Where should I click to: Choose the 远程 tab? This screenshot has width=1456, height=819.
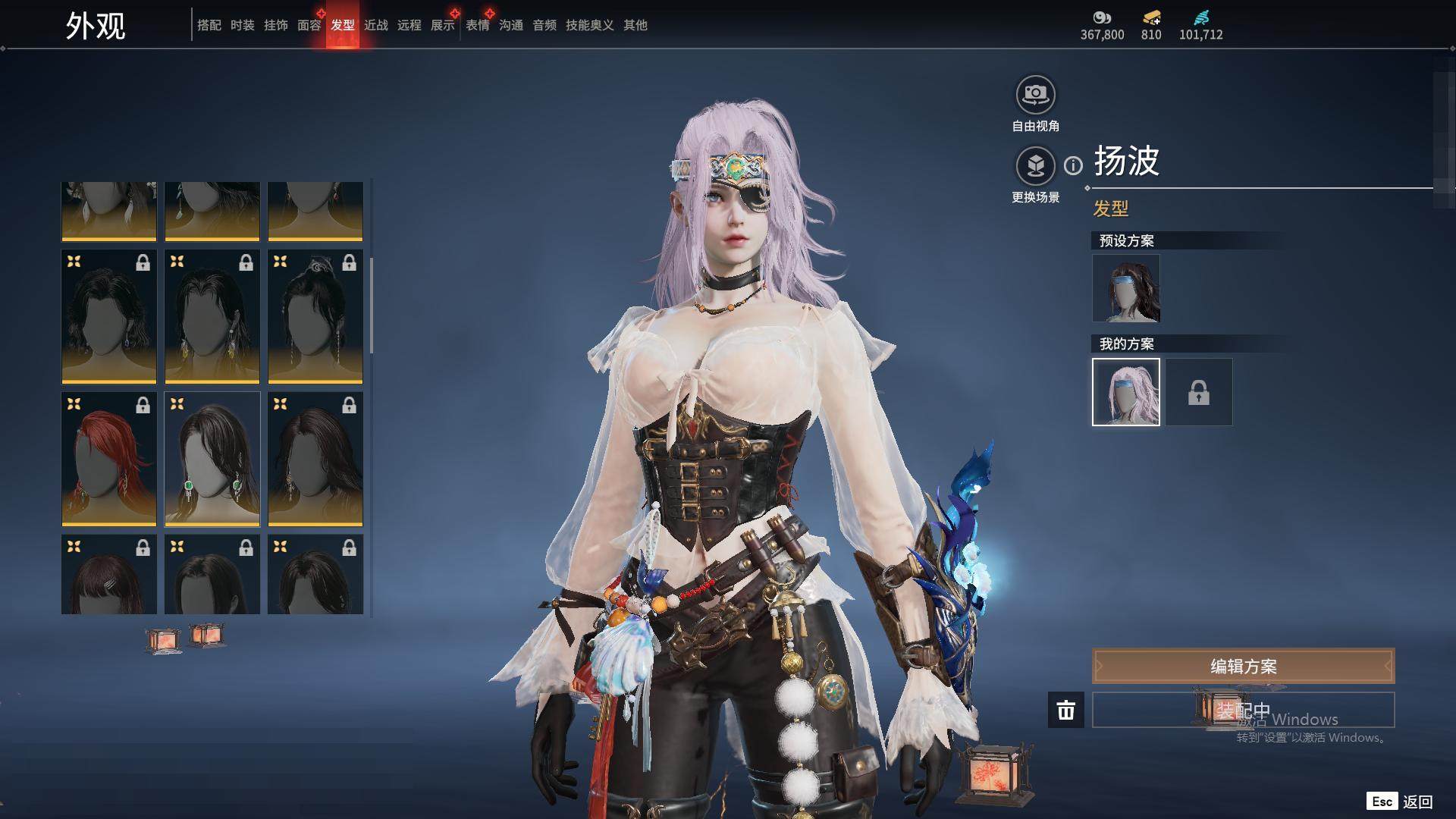409,25
